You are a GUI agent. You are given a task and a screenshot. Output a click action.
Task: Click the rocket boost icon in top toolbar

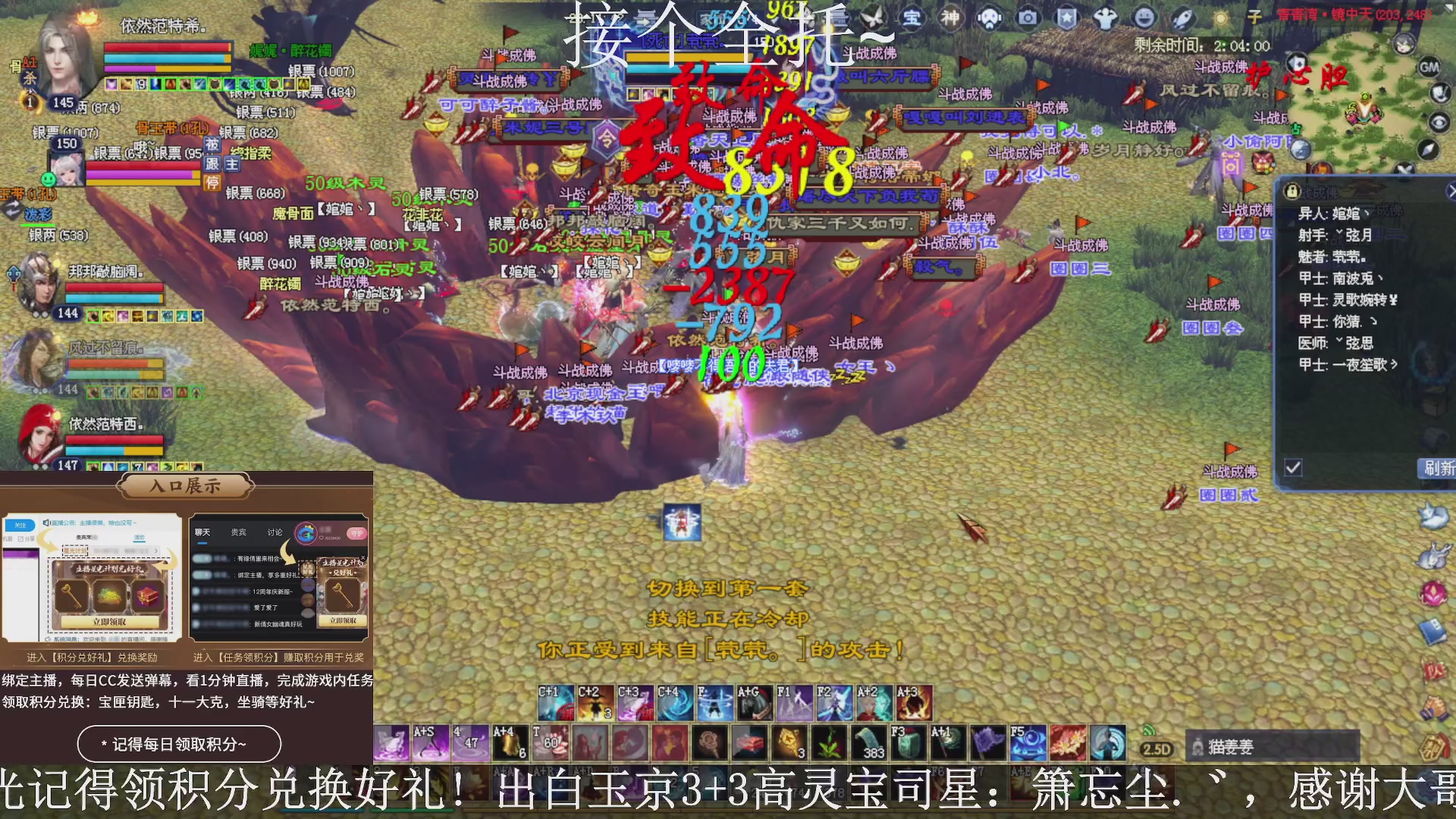[x=1182, y=17]
